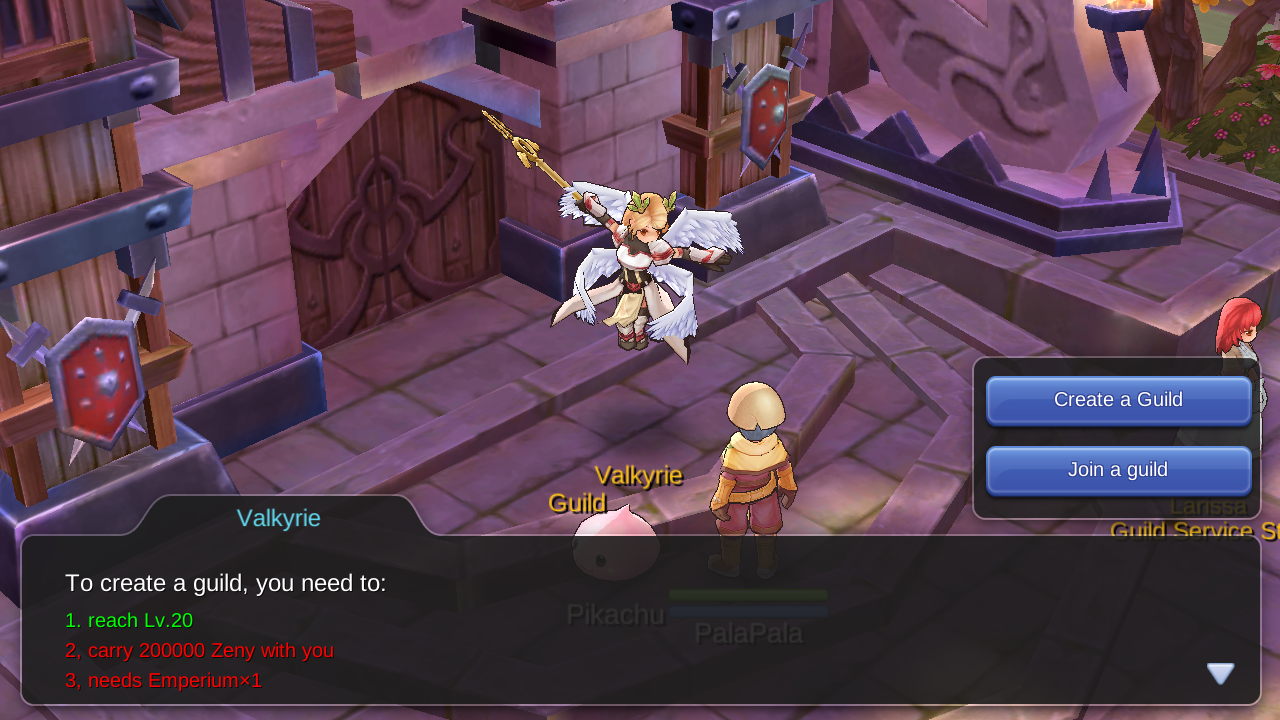
Task: Click the Join a guild button
Action: tap(1118, 469)
